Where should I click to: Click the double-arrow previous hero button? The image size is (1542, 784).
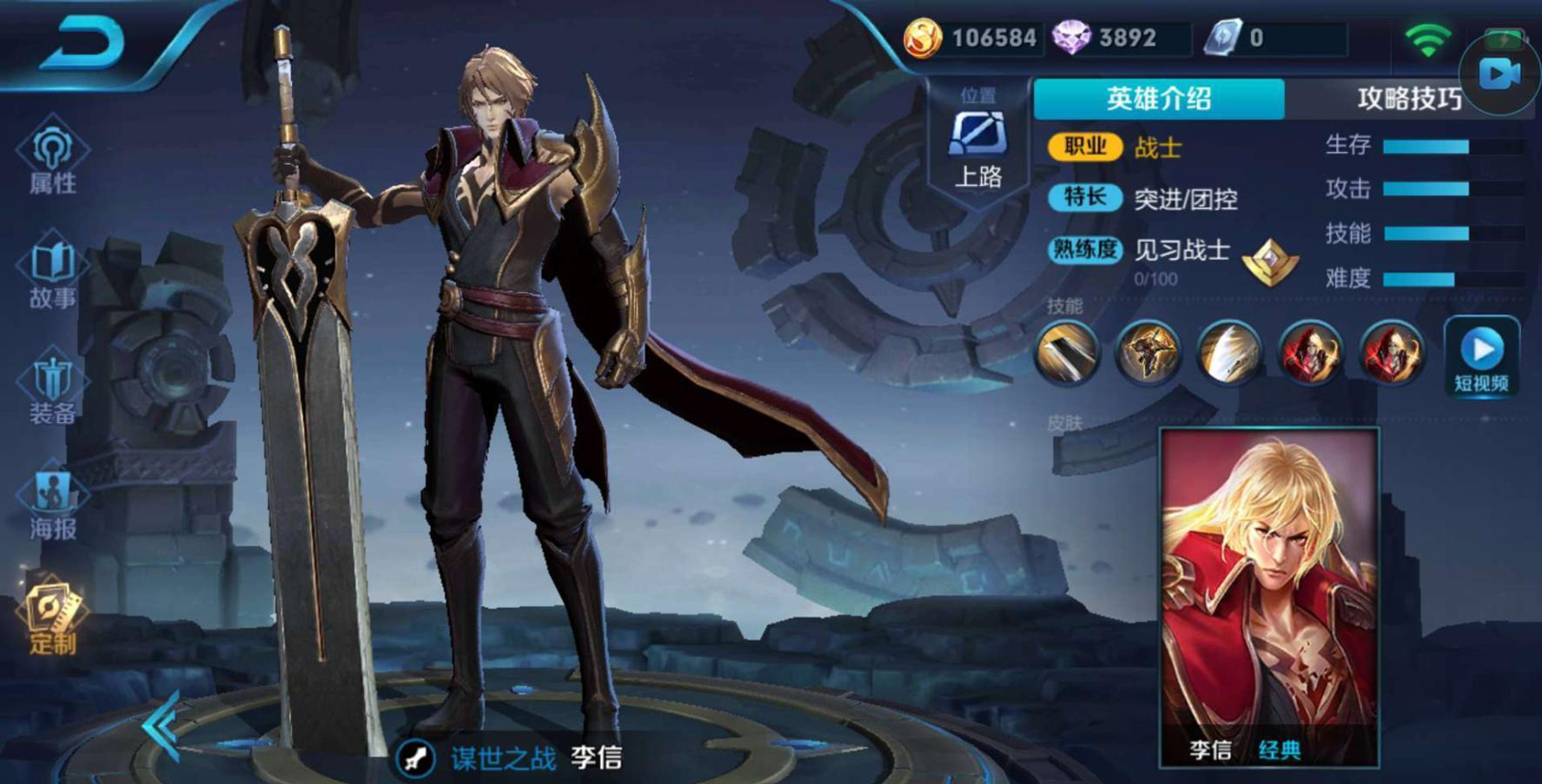point(162,726)
